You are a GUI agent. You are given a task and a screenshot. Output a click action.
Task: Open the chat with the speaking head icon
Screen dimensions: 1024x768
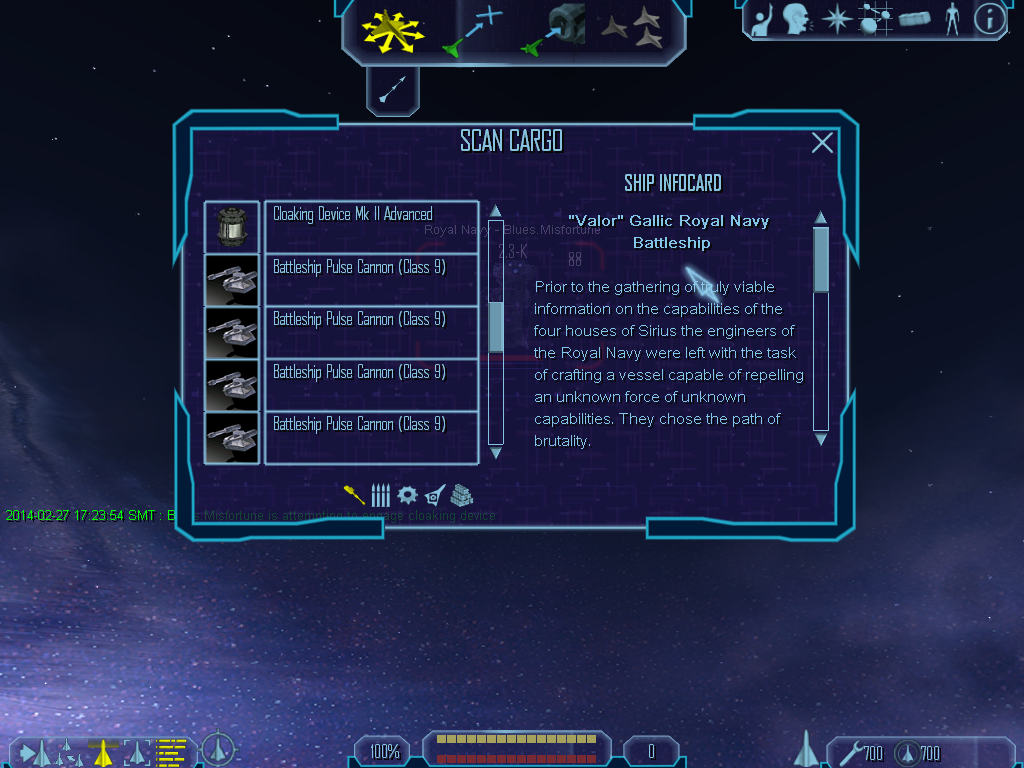pos(796,18)
